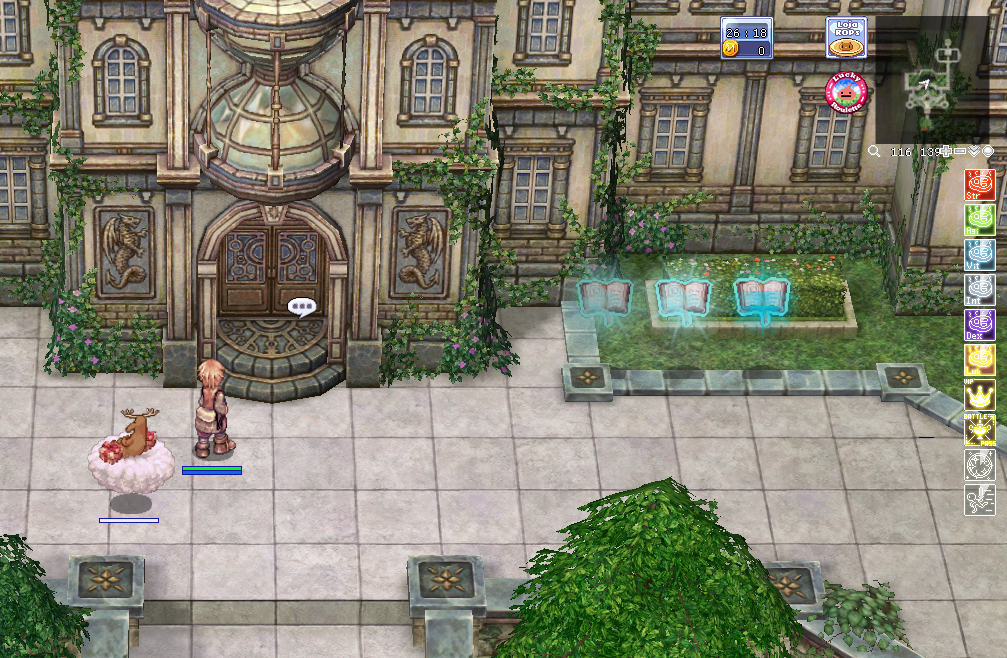
Task: Select the green Agi buff icon
Action: [x=979, y=220]
